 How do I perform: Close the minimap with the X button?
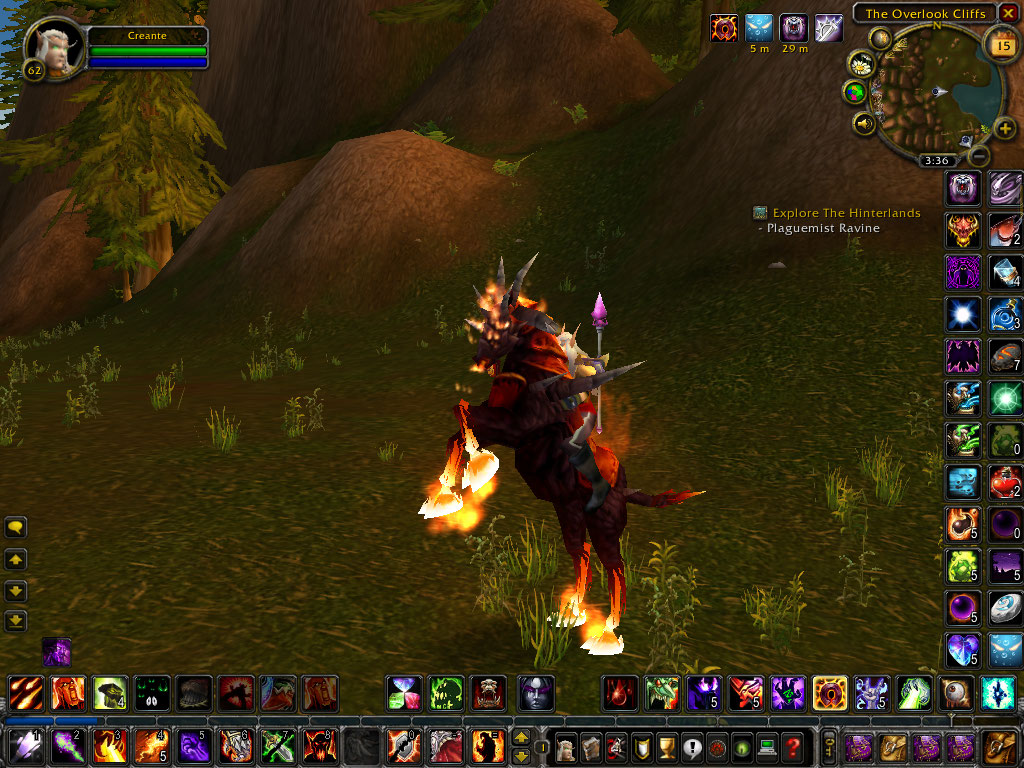[1007, 13]
